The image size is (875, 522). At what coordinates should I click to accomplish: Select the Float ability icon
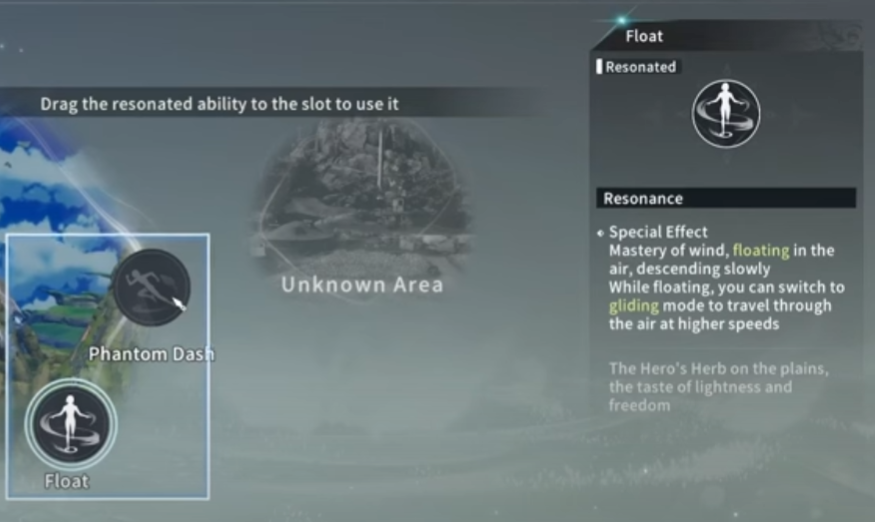click(70, 424)
